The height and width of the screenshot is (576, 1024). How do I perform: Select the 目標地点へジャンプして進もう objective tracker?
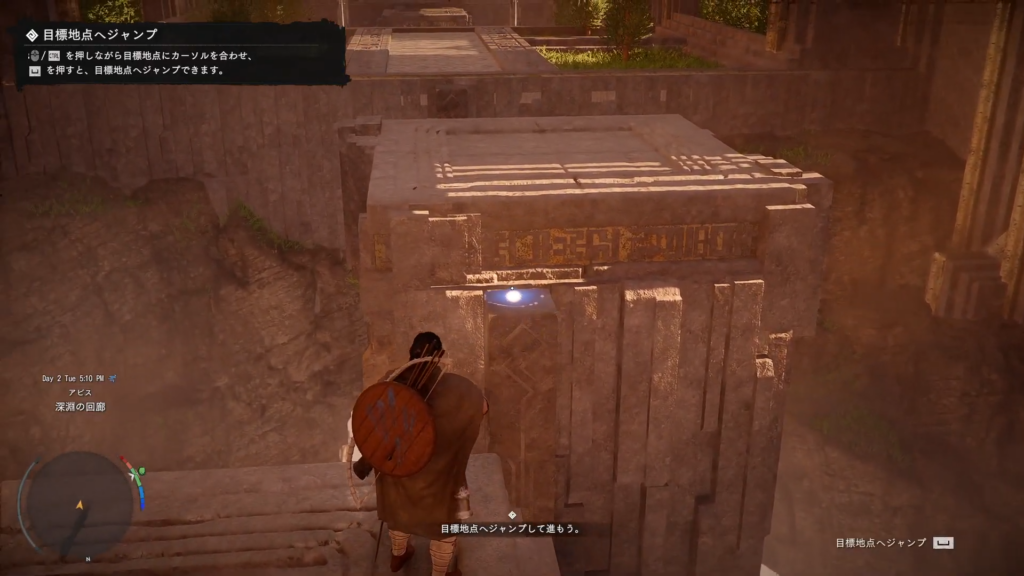pos(511,527)
